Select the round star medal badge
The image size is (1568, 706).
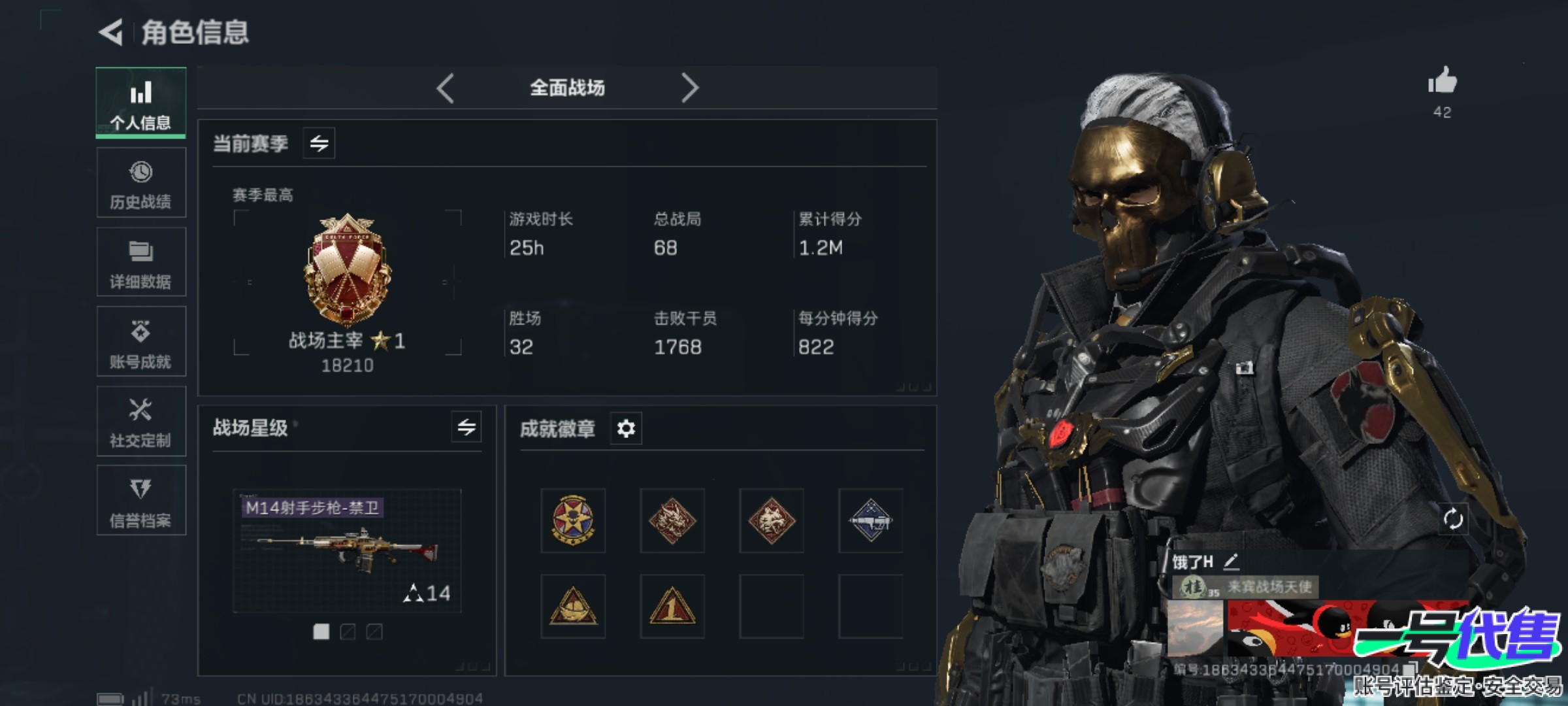tap(573, 520)
